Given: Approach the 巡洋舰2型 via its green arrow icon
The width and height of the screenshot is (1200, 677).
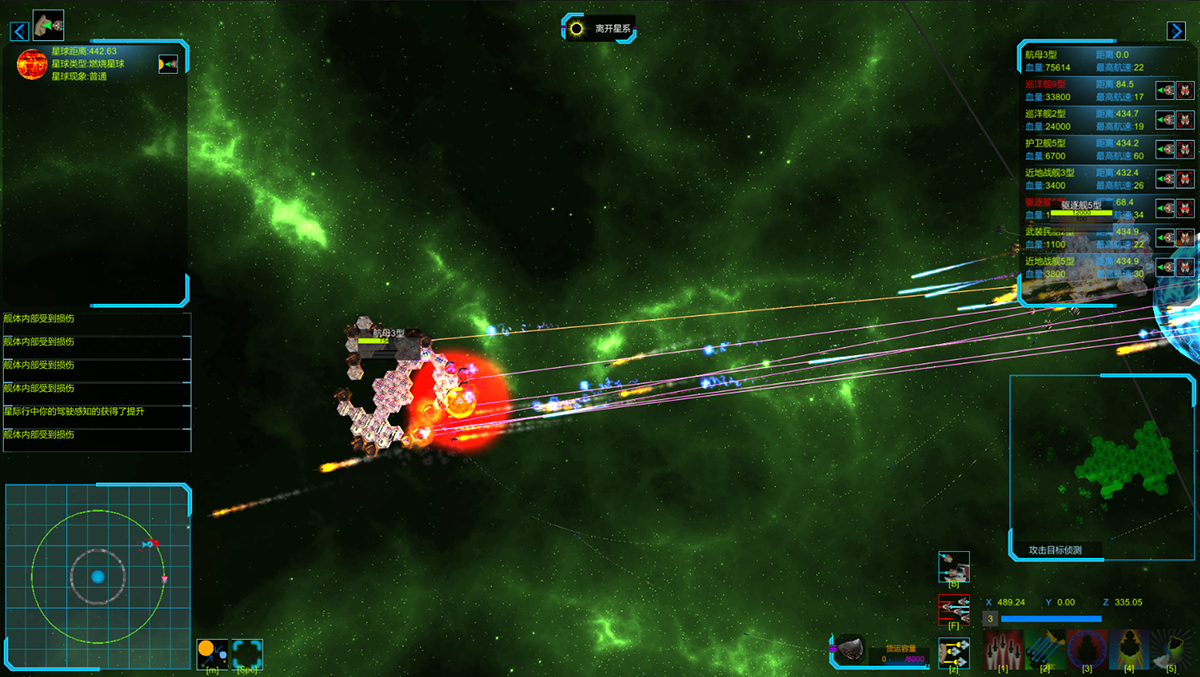Looking at the screenshot, I should pyautogui.click(x=1165, y=120).
